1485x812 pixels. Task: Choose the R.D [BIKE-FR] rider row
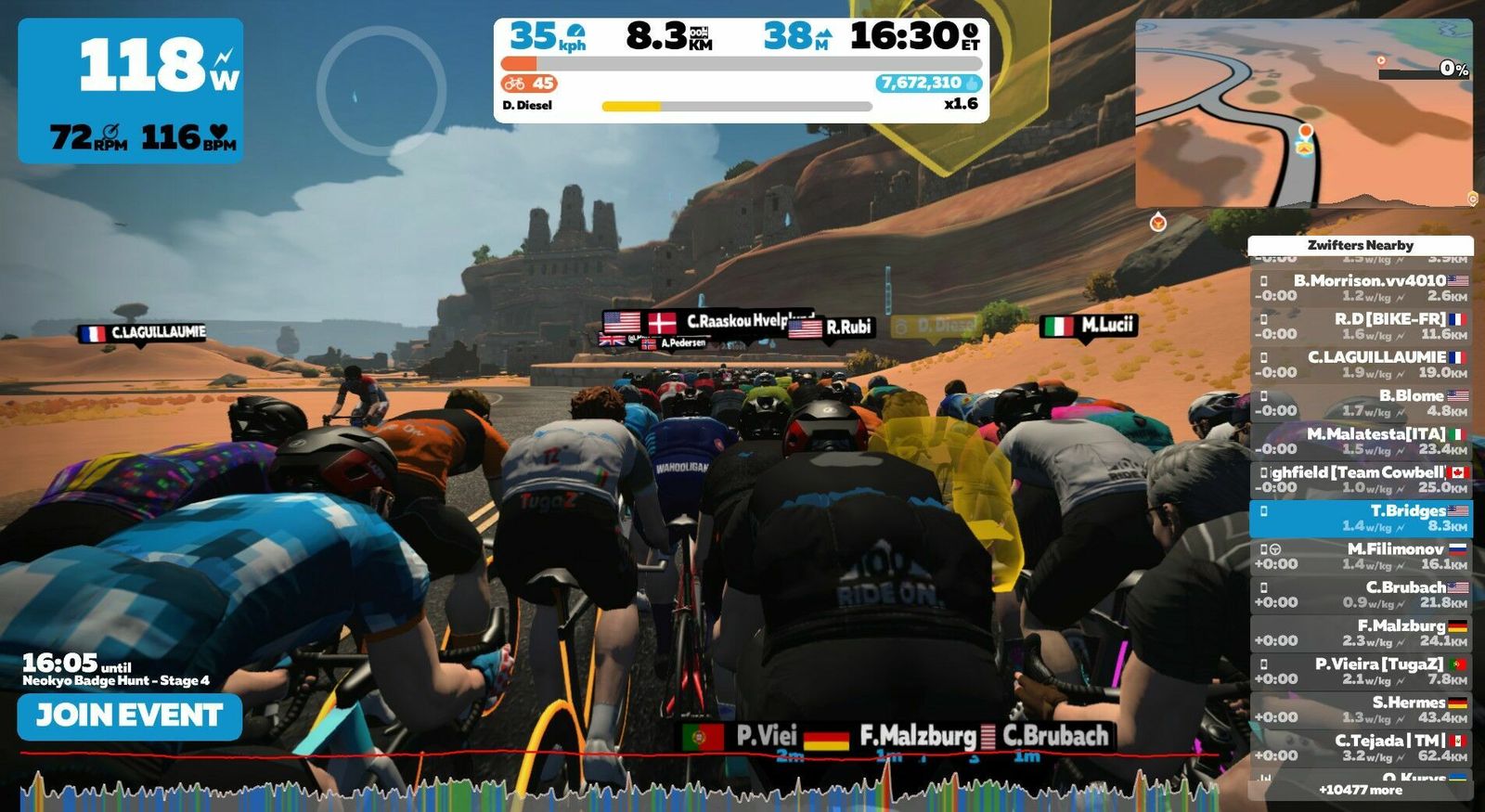pyautogui.click(x=1361, y=326)
